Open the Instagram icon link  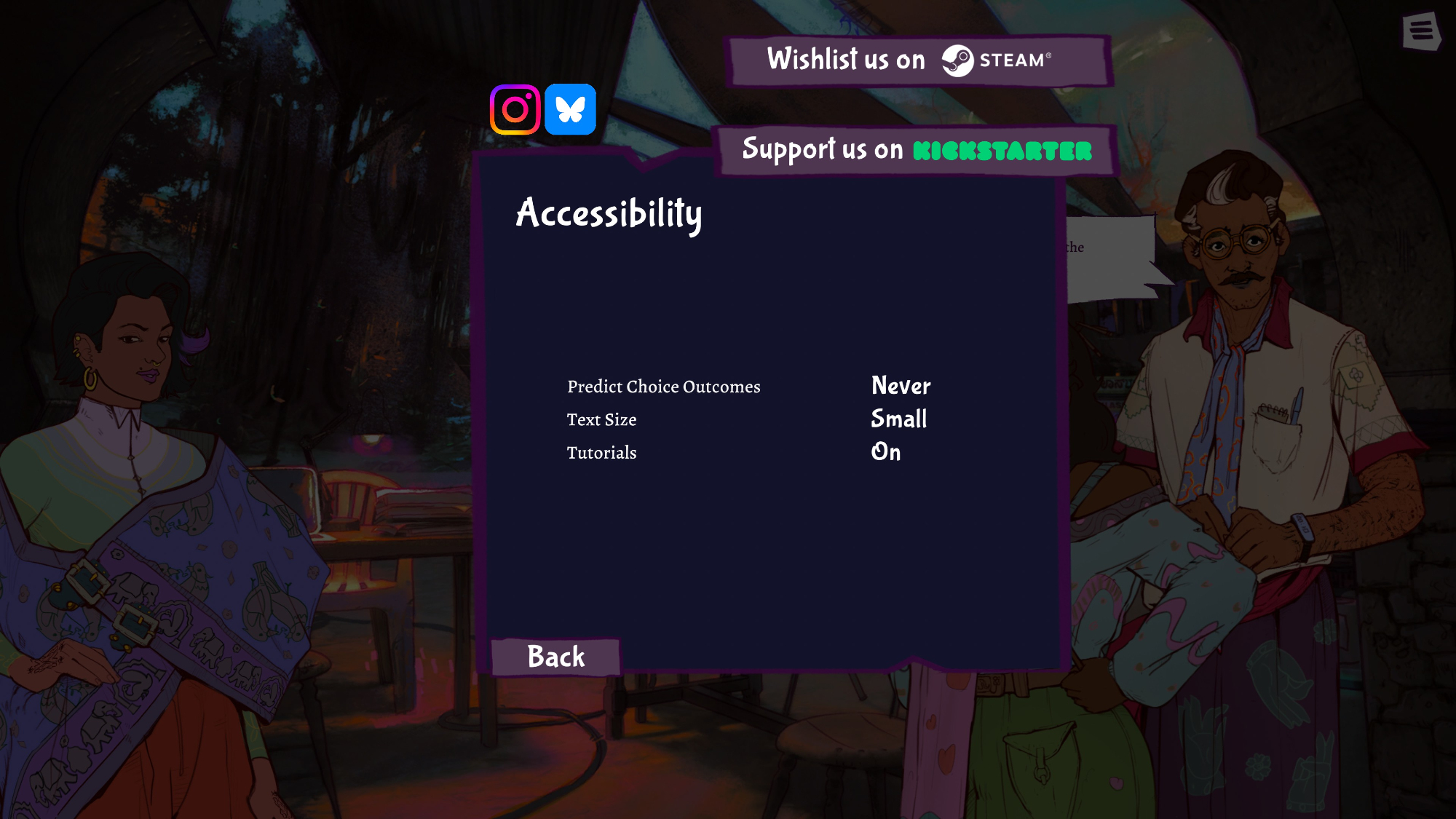coord(515,110)
